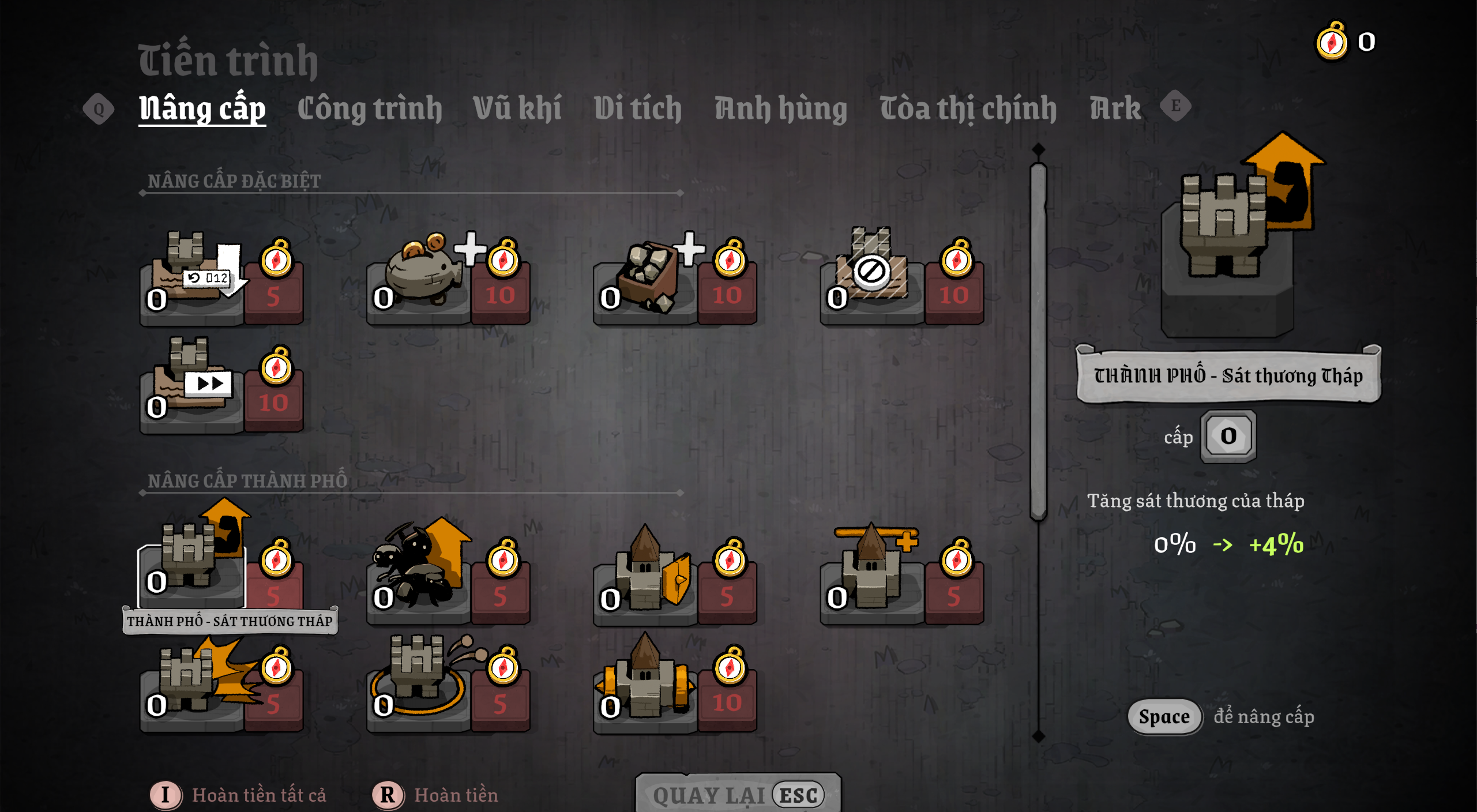Choose the castle with orange ring upgrade
The image size is (1477, 812).
point(419,681)
